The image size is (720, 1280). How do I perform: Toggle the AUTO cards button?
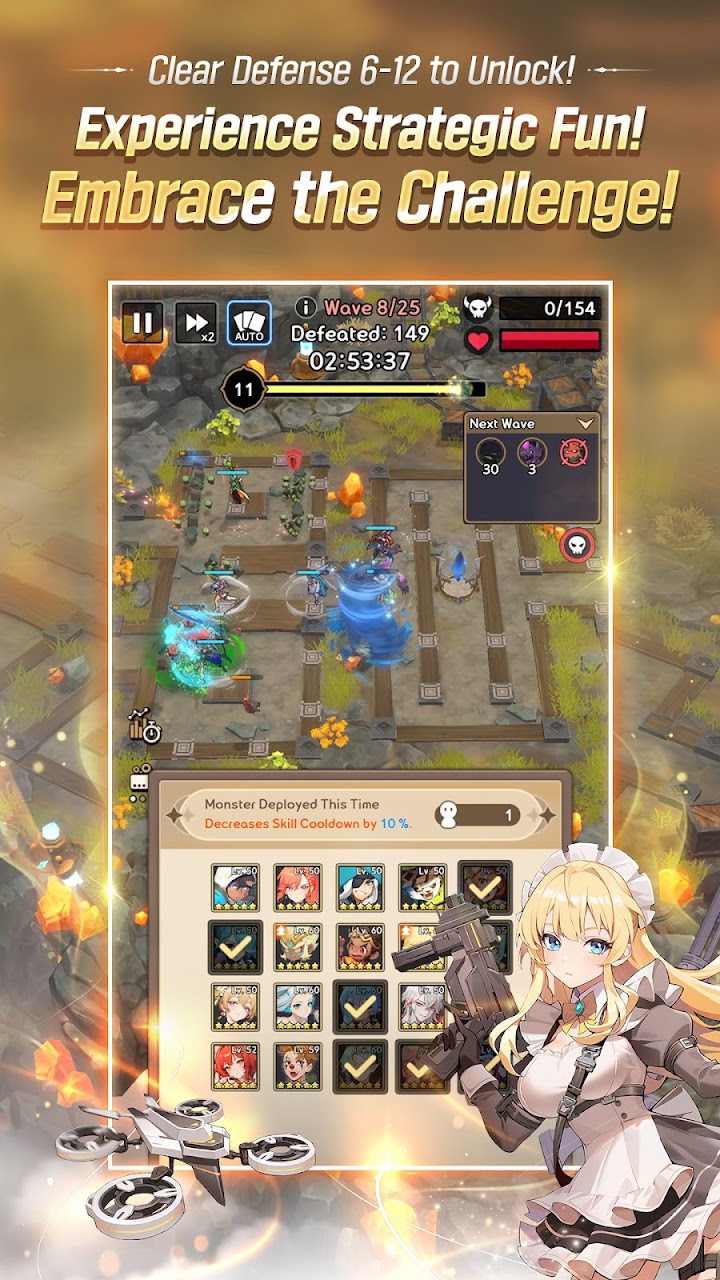pos(249,322)
